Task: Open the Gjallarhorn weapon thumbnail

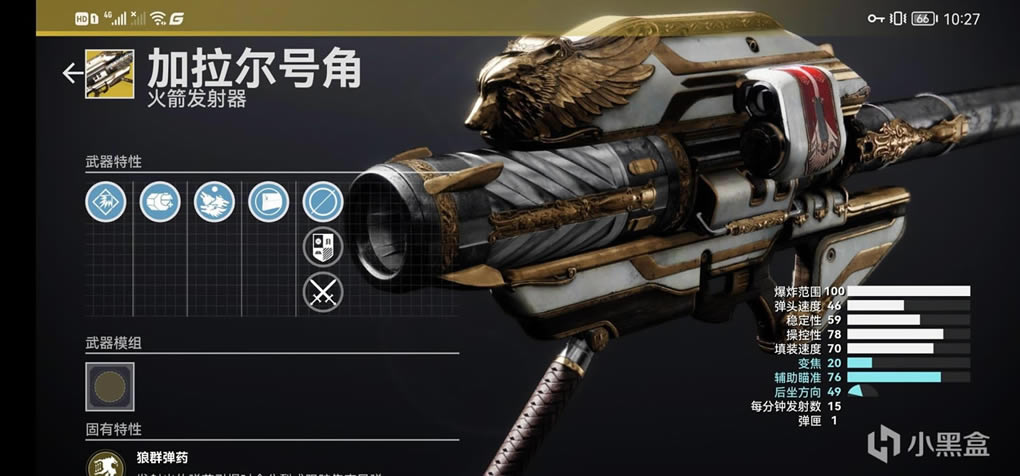Action: (110, 74)
